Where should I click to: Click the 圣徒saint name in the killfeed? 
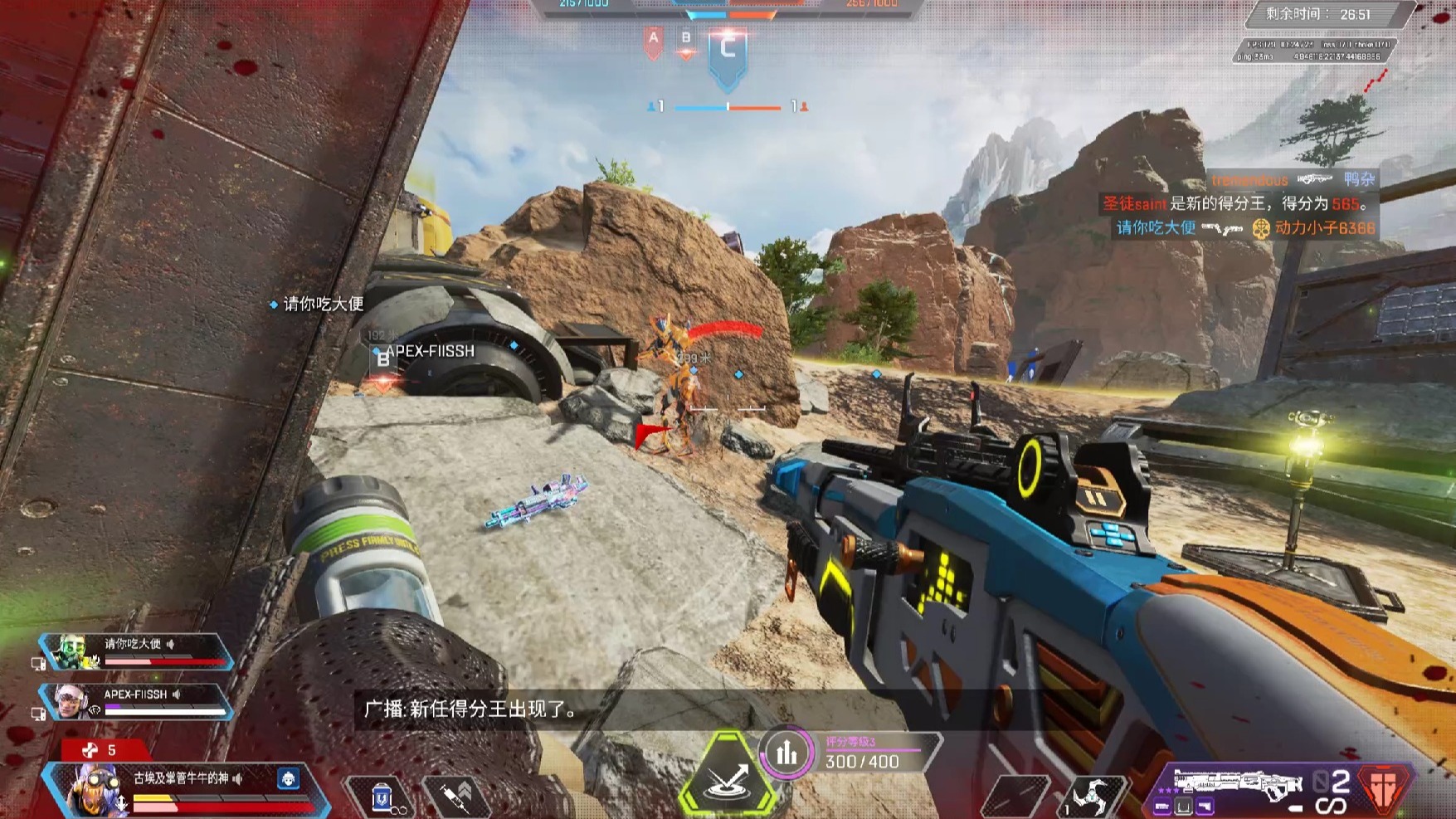[1134, 204]
